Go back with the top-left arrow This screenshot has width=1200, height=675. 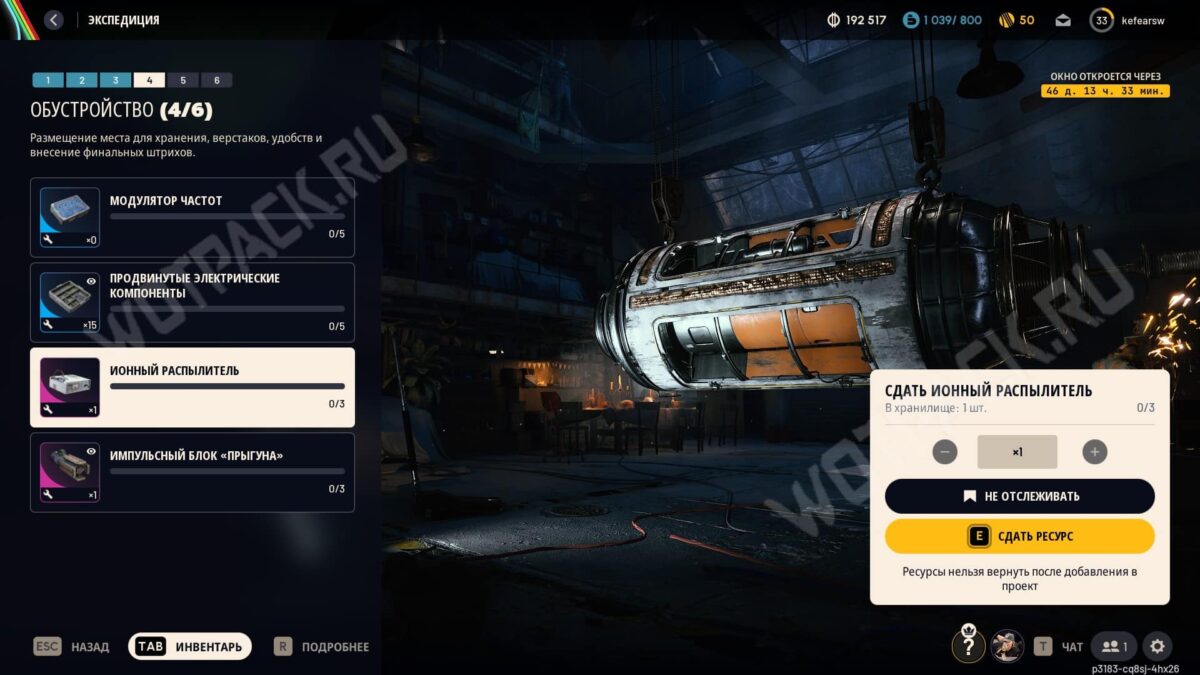(54, 20)
